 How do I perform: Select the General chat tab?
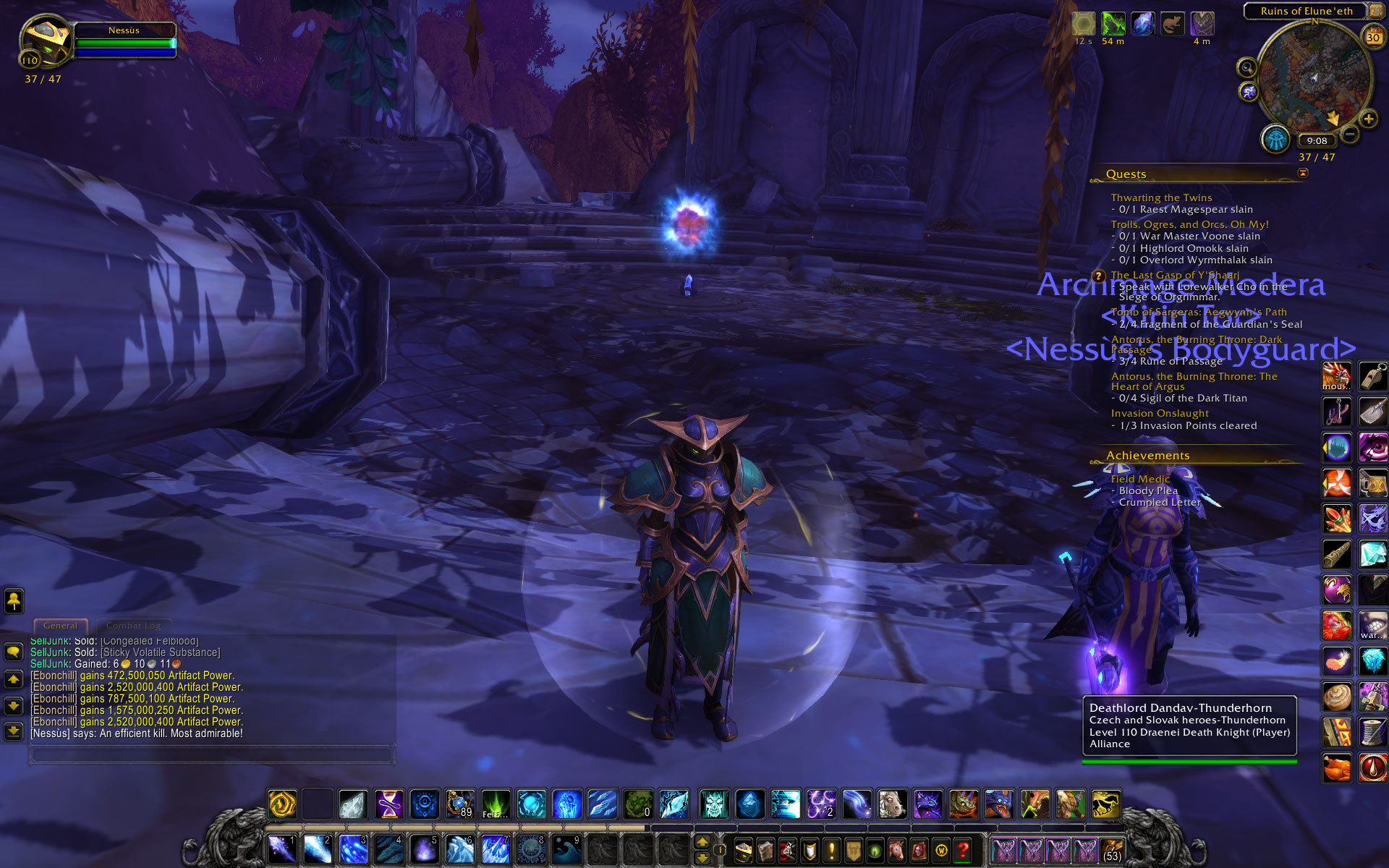[x=60, y=626]
